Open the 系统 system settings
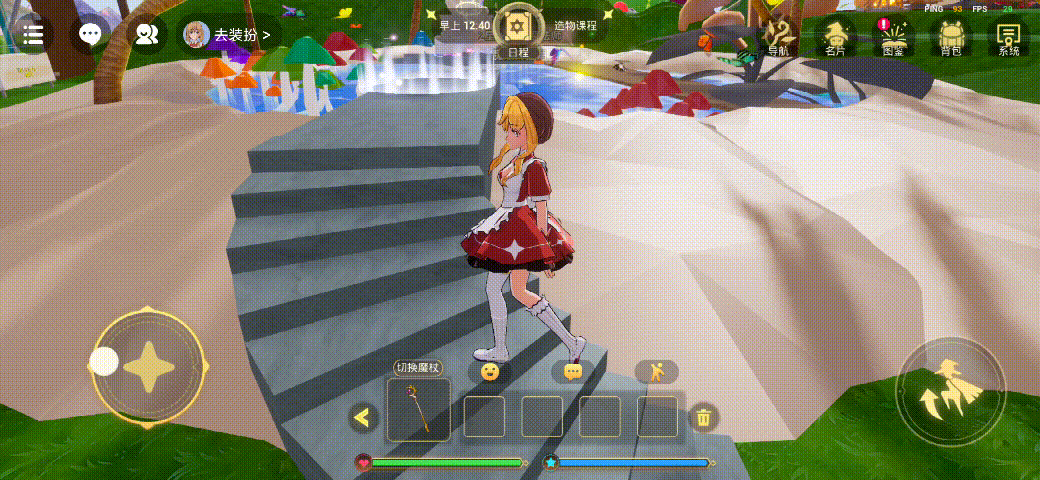This screenshot has height=480, width=1040. 1009,37
